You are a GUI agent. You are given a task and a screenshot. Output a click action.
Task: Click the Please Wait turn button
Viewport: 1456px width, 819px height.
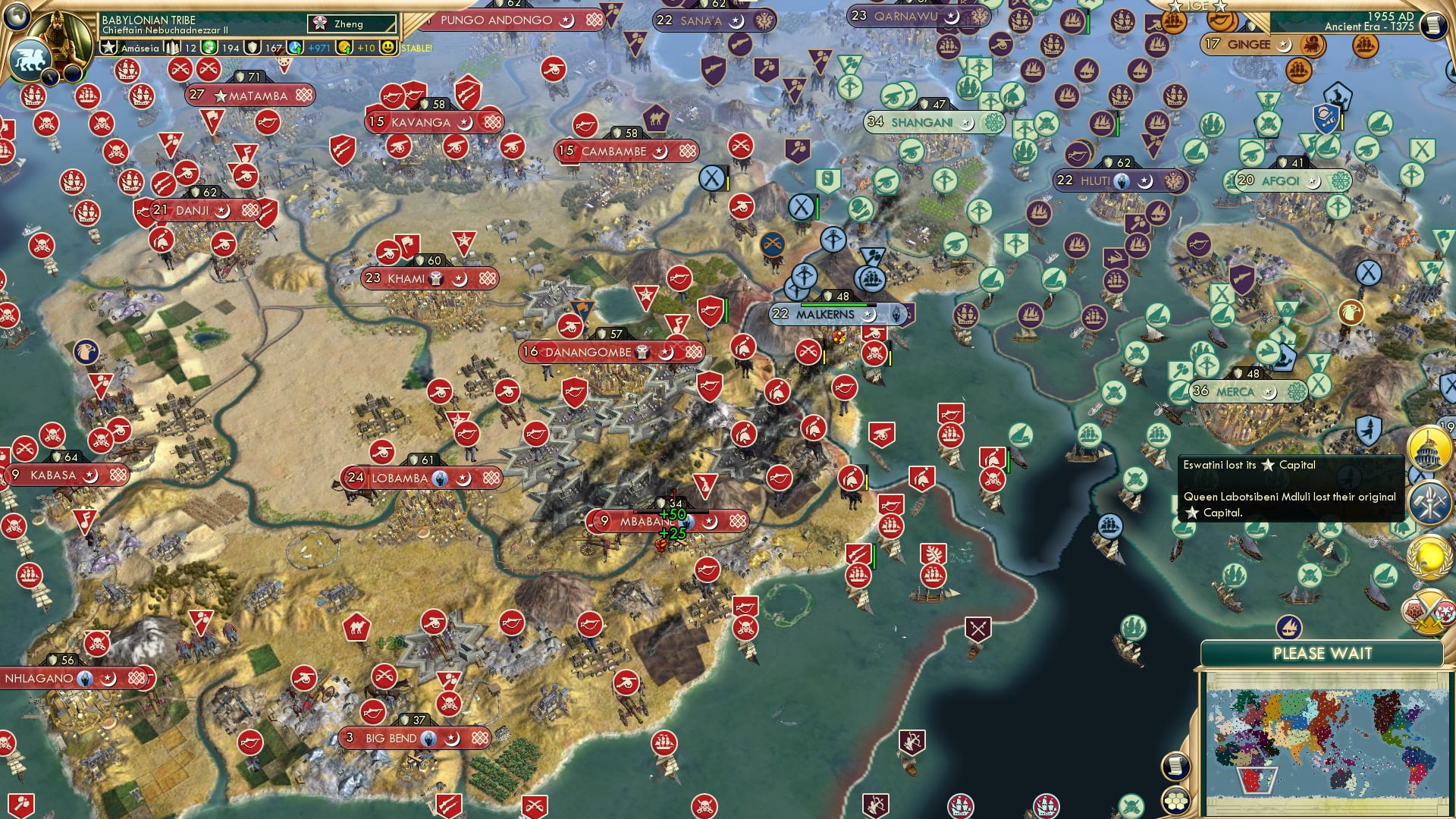pos(1322,654)
